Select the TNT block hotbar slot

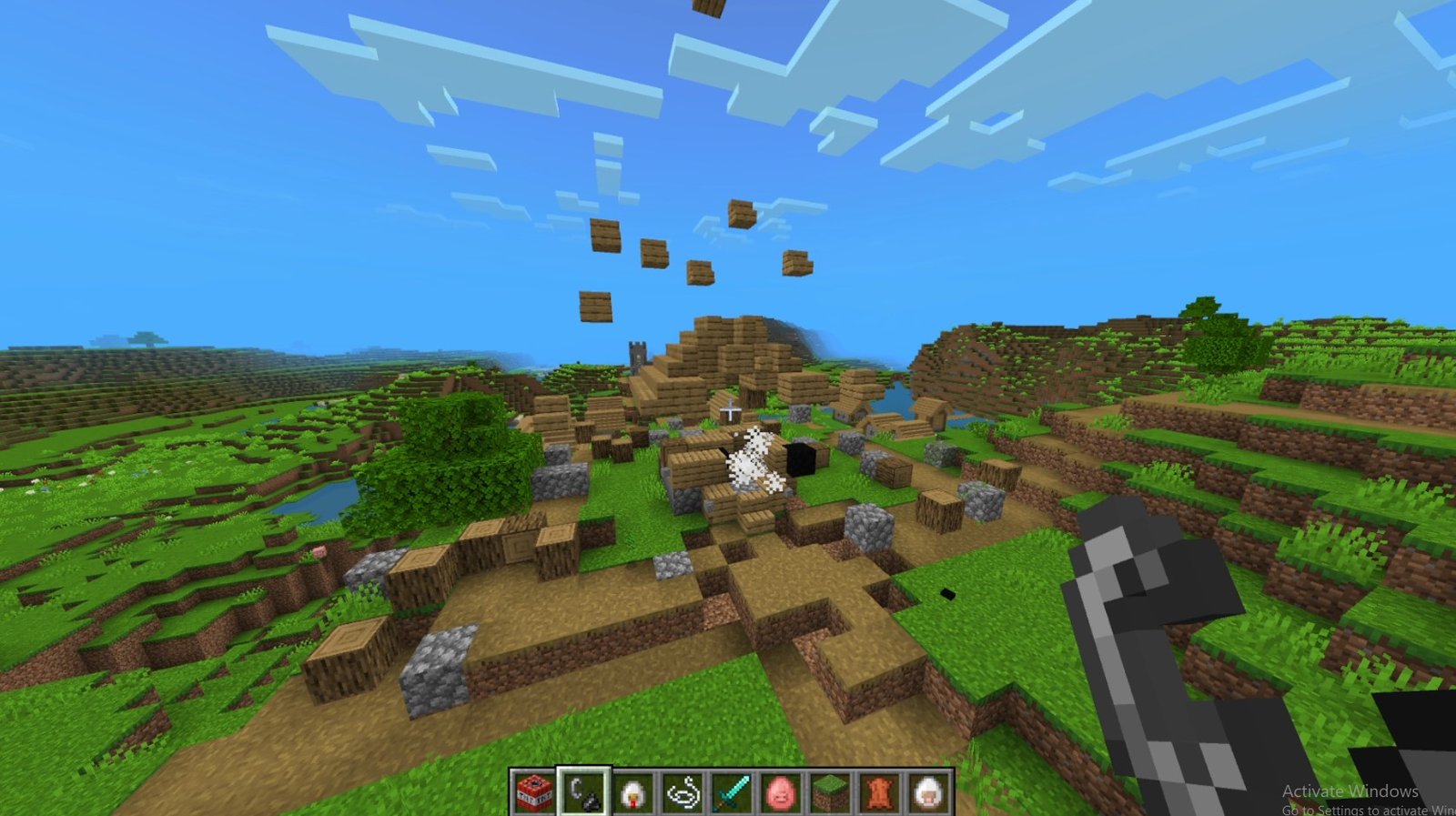[x=534, y=791]
